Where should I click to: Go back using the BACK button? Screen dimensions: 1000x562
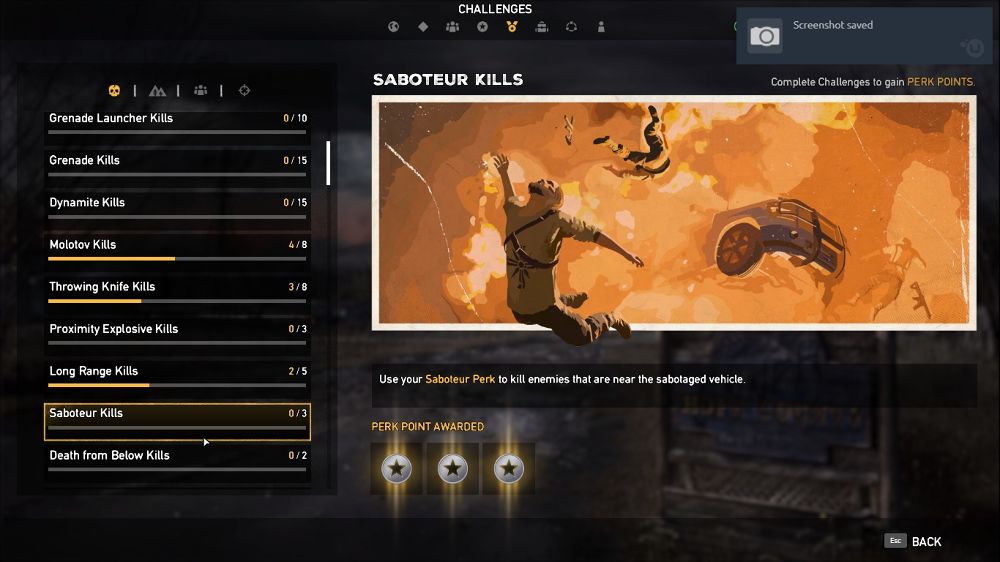point(914,541)
